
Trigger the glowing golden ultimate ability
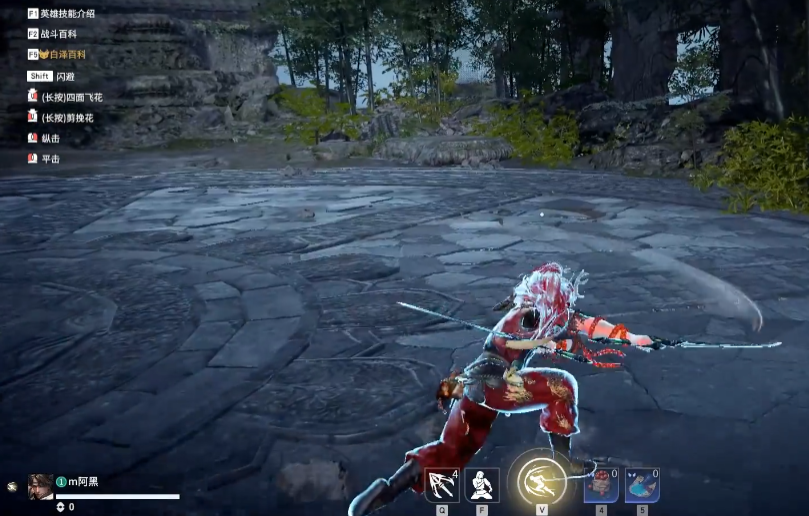(x=541, y=480)
